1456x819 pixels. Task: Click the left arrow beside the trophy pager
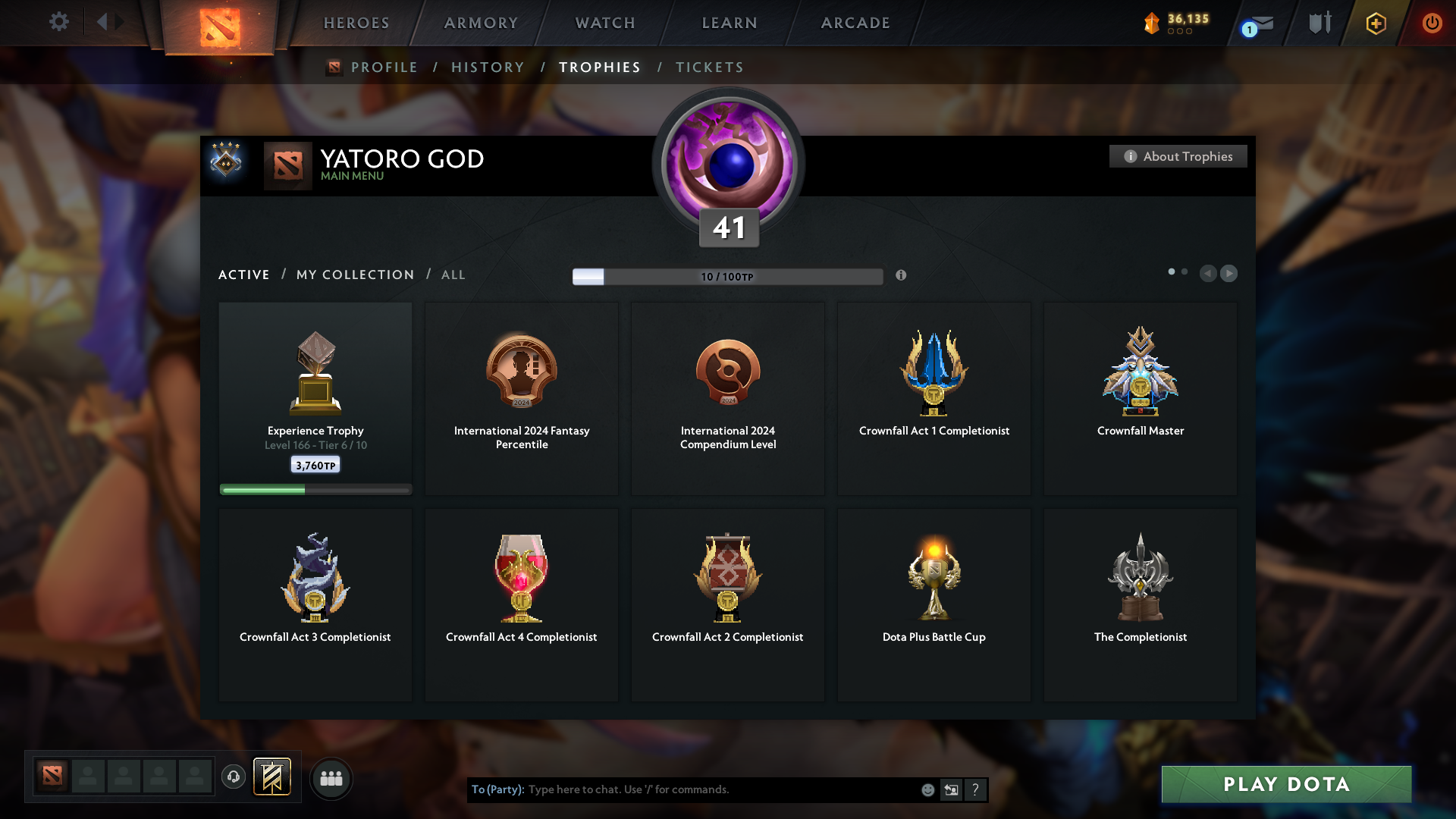1209,274
